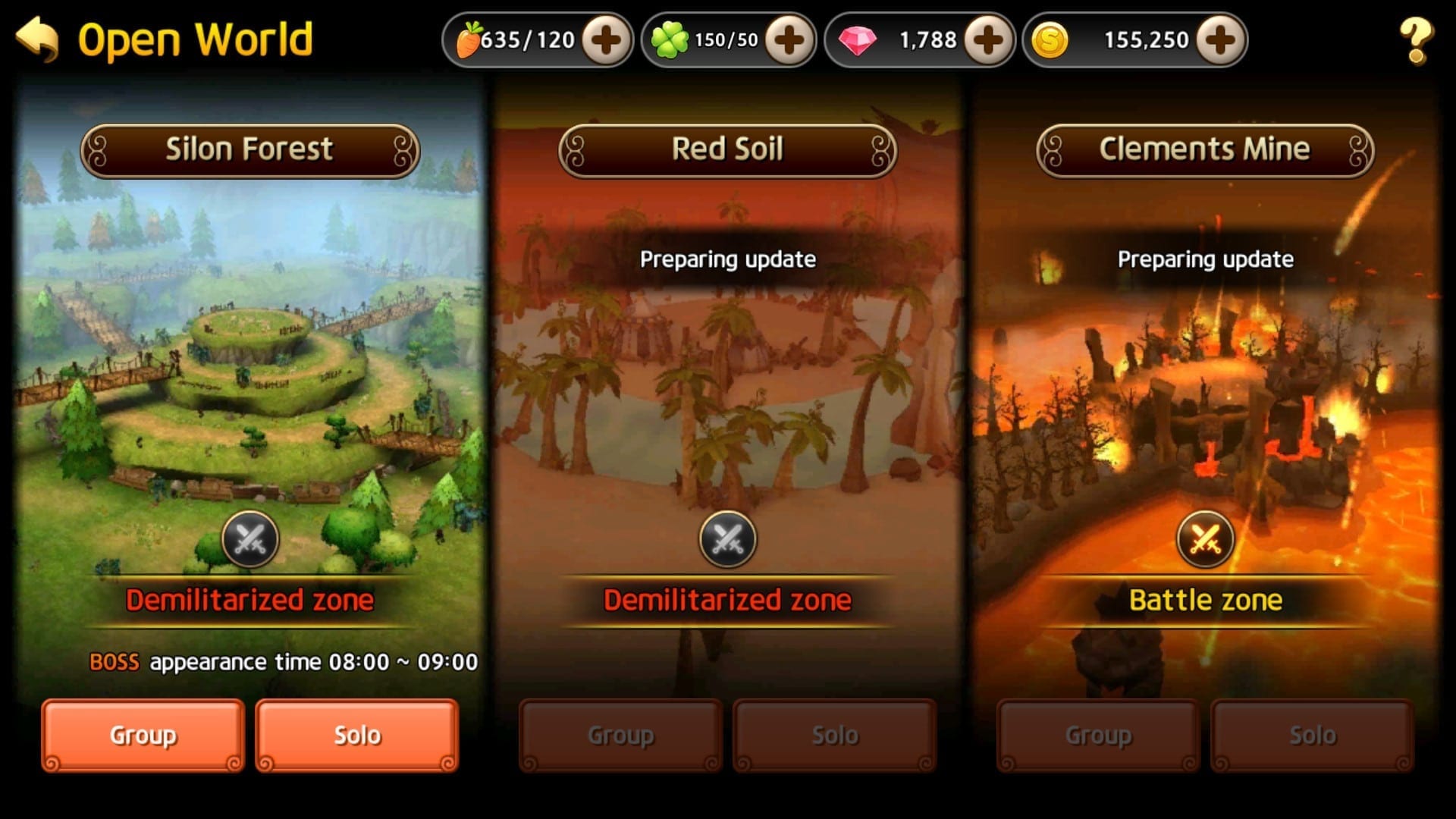Screen dimensions: 1456x819
Task: Tap the Clements Mine Battle zone swords icon
Action: click(1205, 540)
